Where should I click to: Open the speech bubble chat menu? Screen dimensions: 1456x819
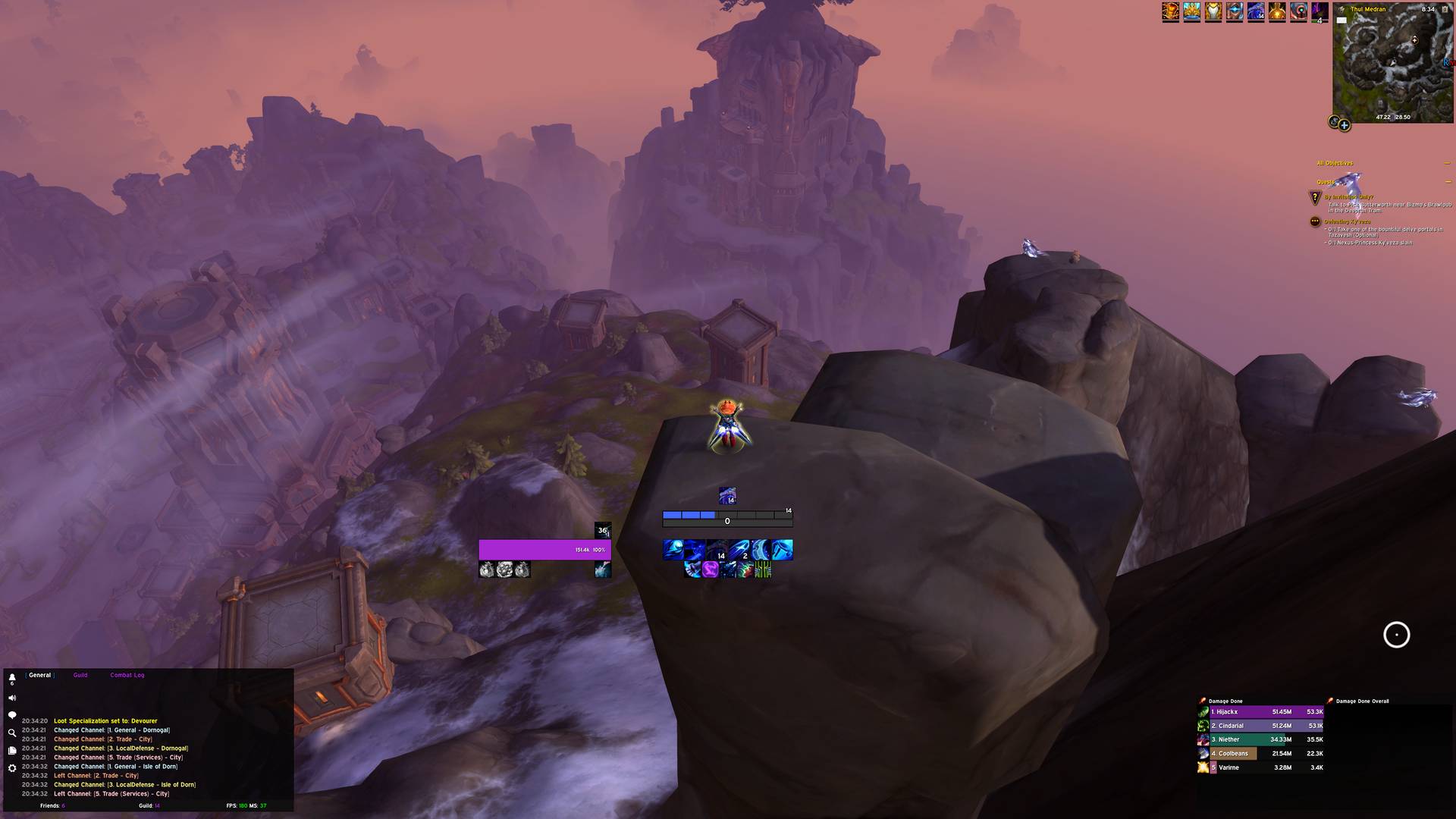pos(12,715)
